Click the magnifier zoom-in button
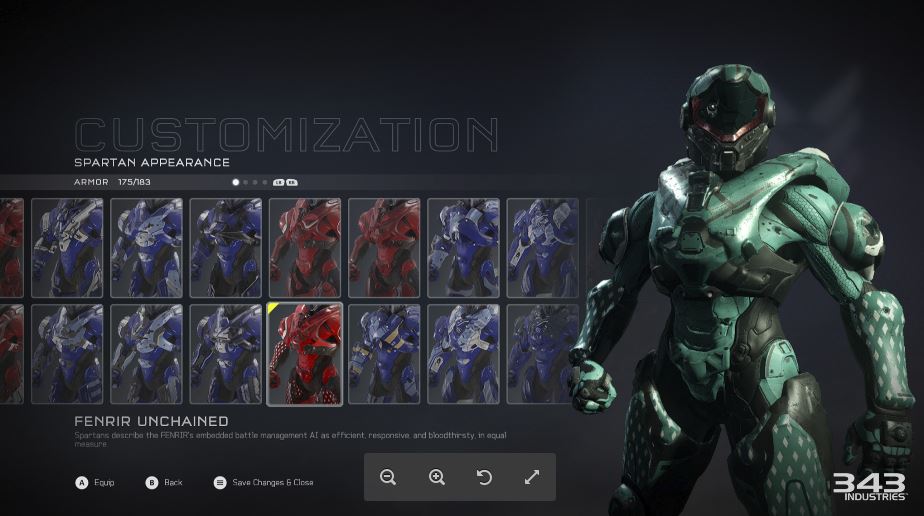Screen dimensions: 924x516 (x=436, y=477)
